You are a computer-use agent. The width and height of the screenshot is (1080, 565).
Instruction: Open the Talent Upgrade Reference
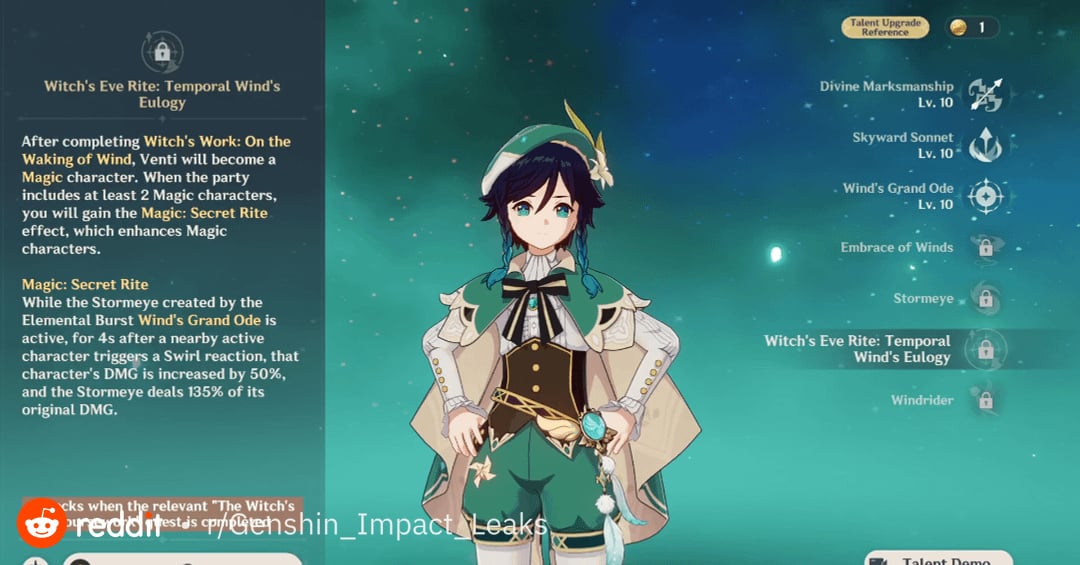tap(885, 28)
